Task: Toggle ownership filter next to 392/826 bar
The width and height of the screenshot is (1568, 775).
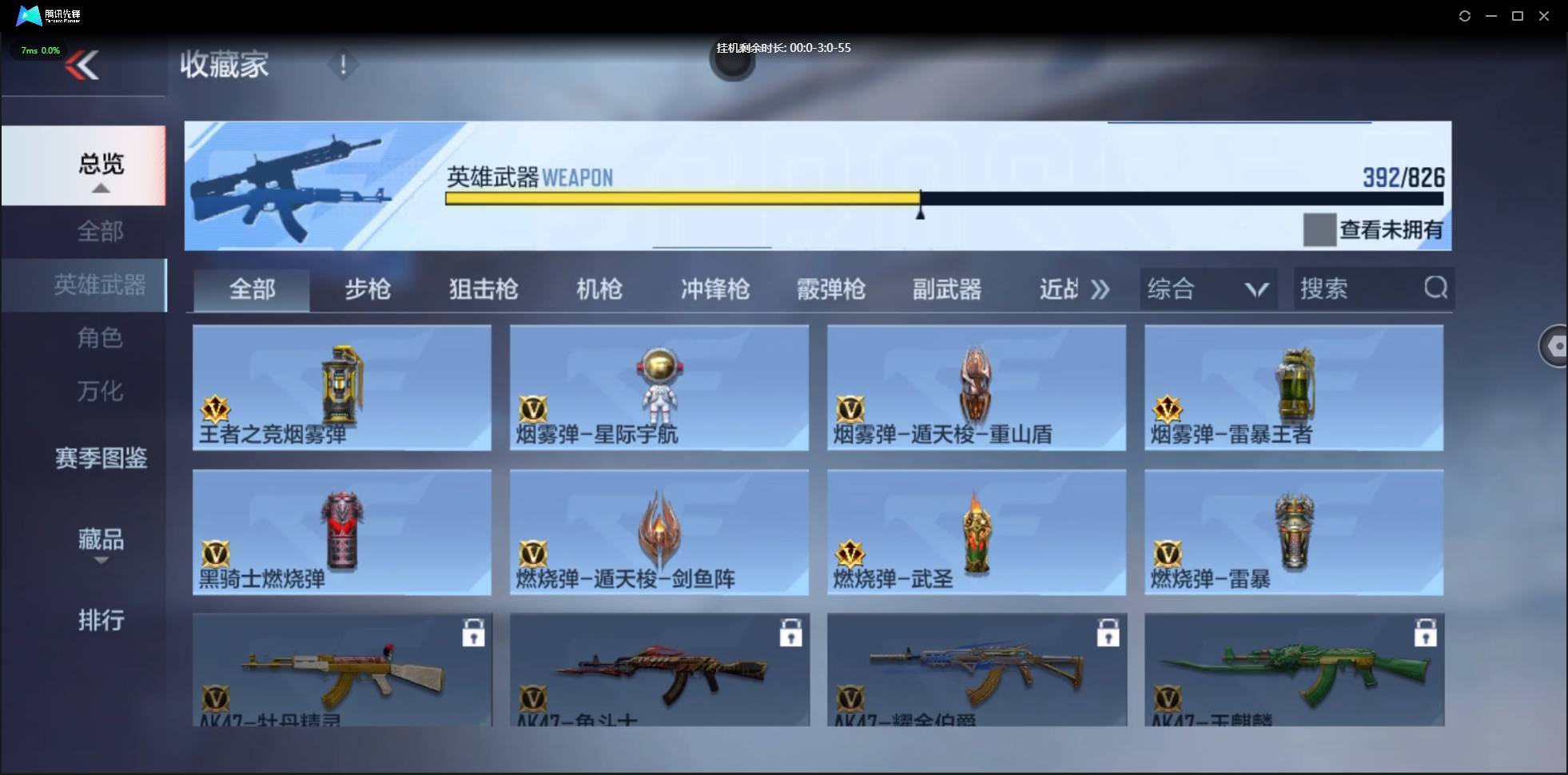Action: coord(1320,230)
